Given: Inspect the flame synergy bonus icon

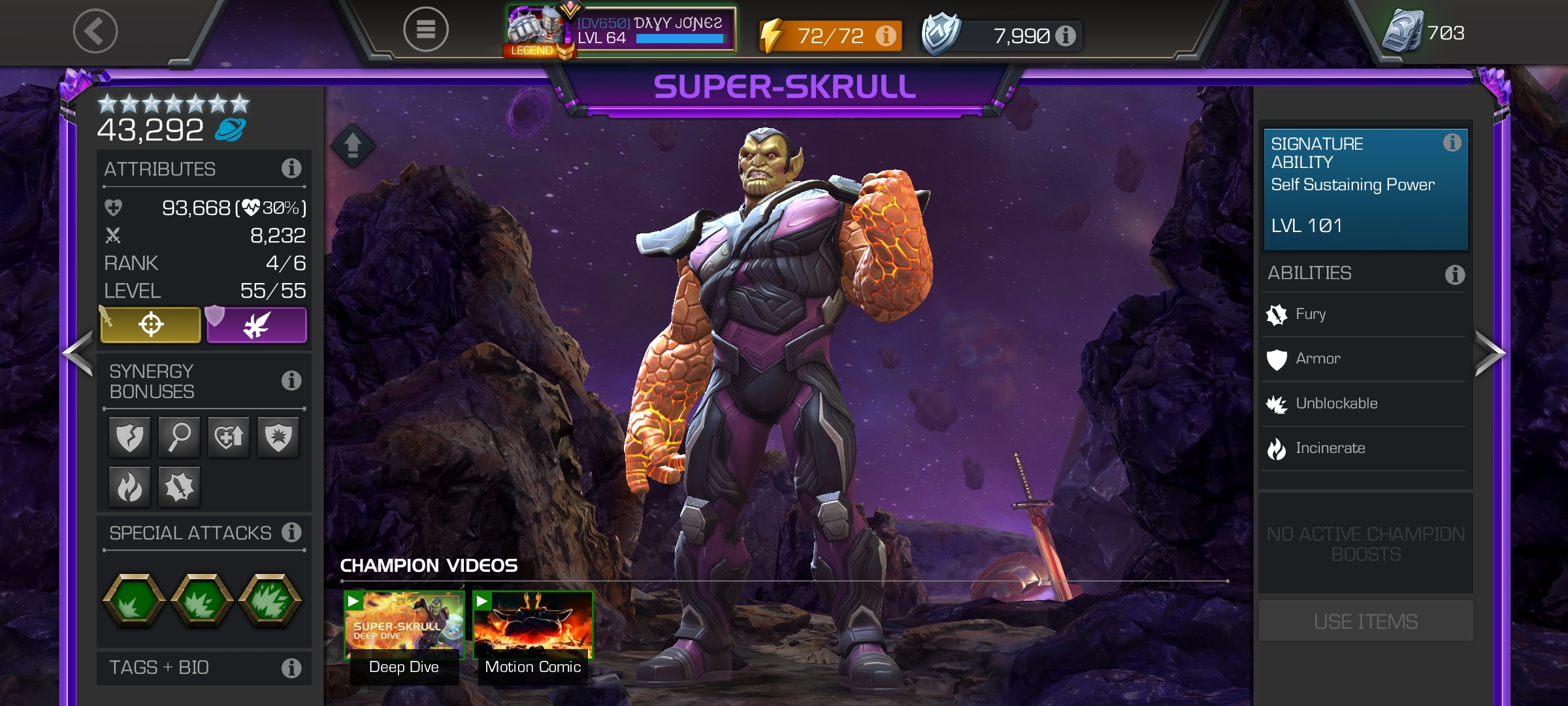Looking at the screenshot, I should (129, 487).
